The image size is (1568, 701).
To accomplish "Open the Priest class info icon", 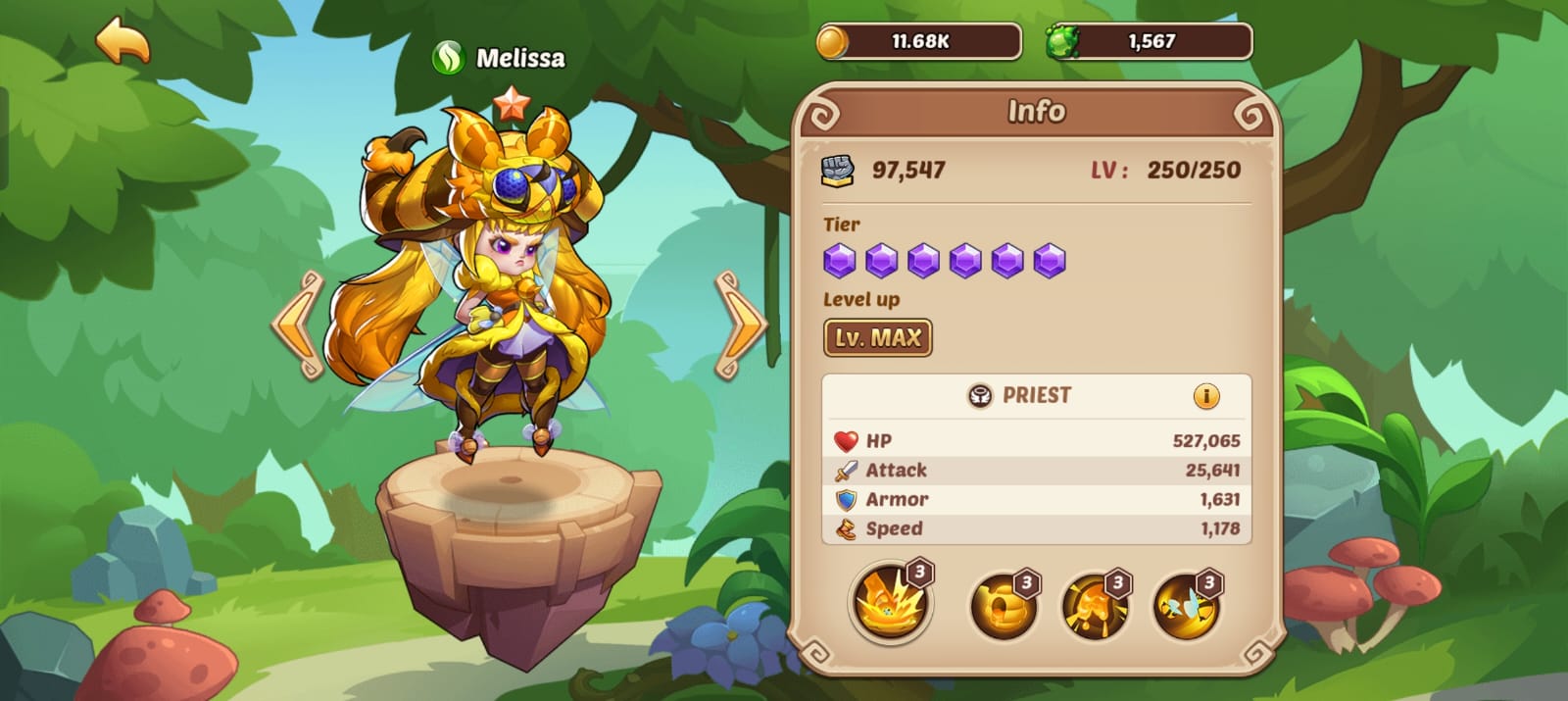I will pos(1205,396).
